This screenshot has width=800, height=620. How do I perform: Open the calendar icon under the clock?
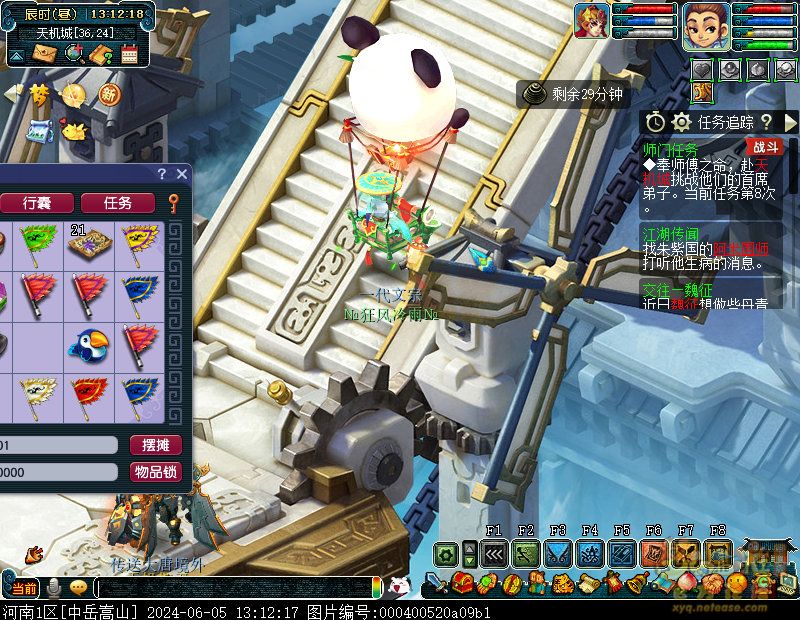(129, 54)
